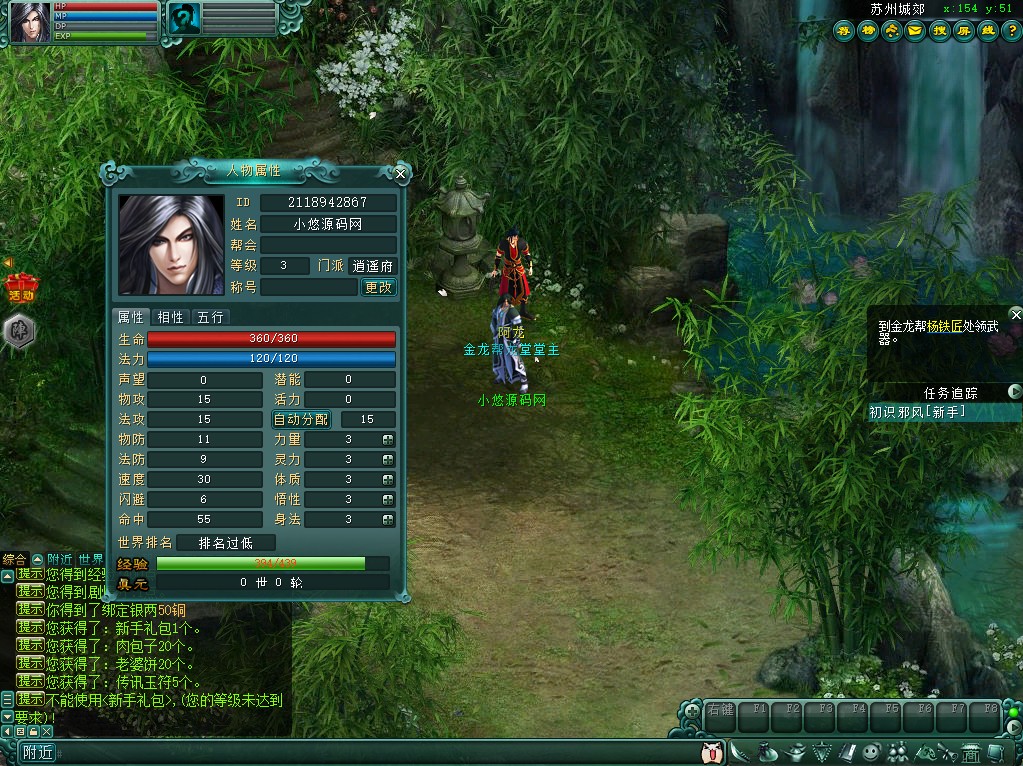Screen dimensions: 1023x766
Task: Open the 五行 tab
Action: pos(210,317)
